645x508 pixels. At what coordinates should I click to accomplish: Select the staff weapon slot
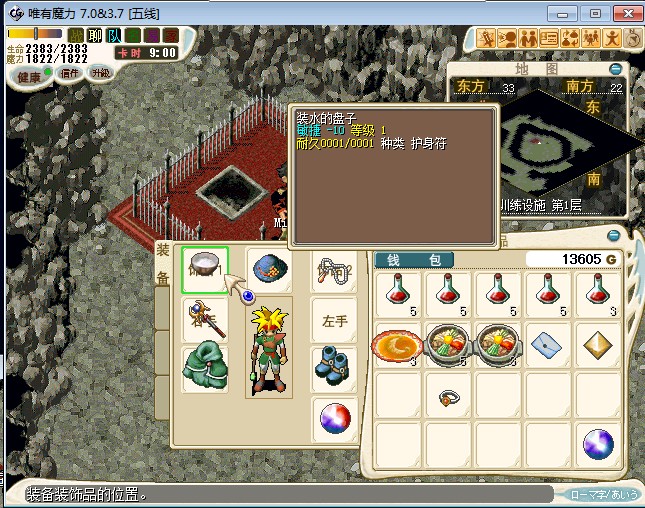pyautogui.click(x=205, y=319)
